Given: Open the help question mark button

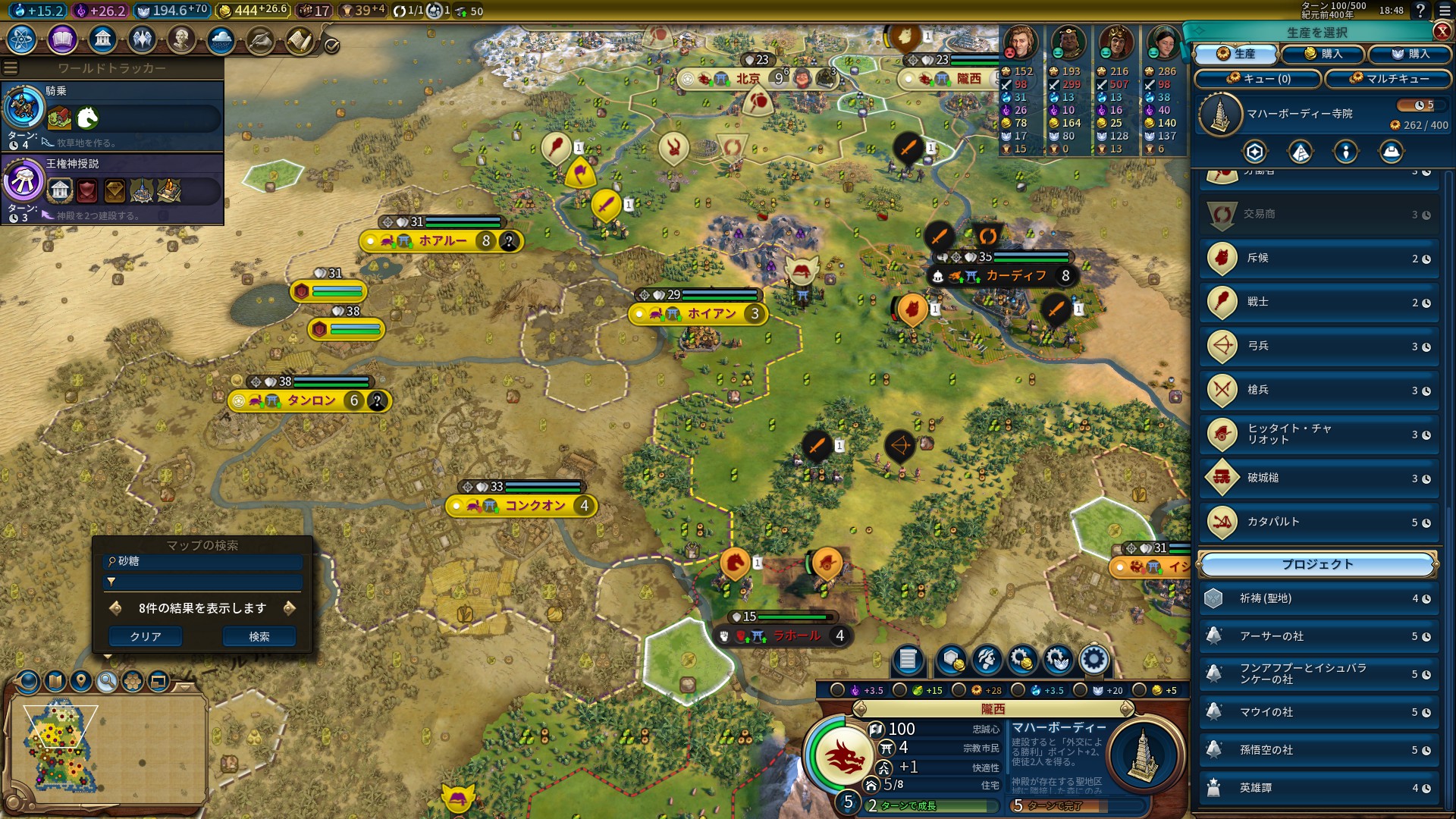Looking at the screenshot, I should point(1420,11).
